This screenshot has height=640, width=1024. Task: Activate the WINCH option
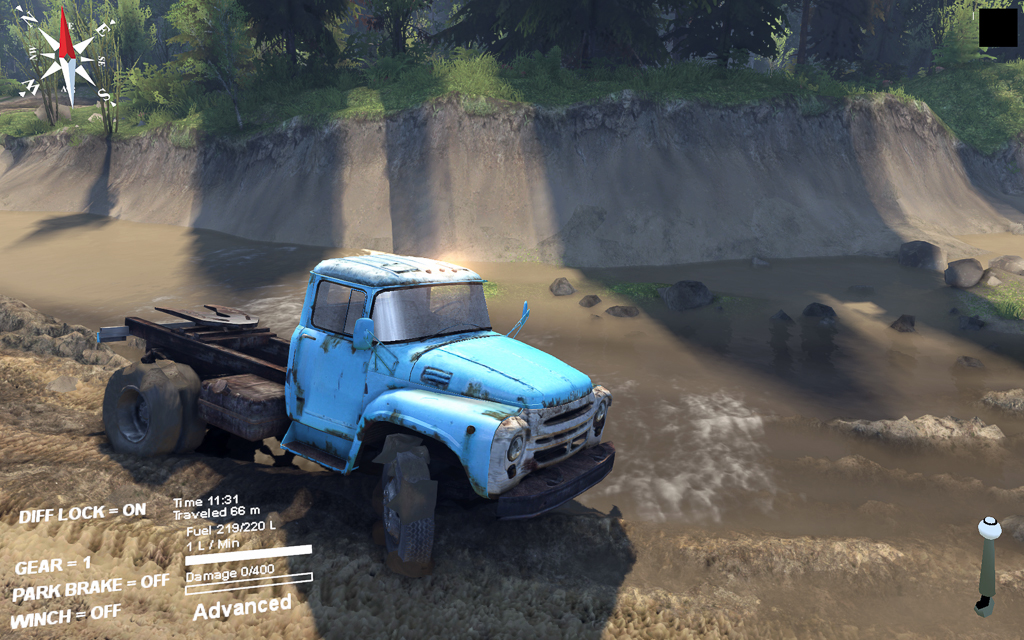(66, 613)
